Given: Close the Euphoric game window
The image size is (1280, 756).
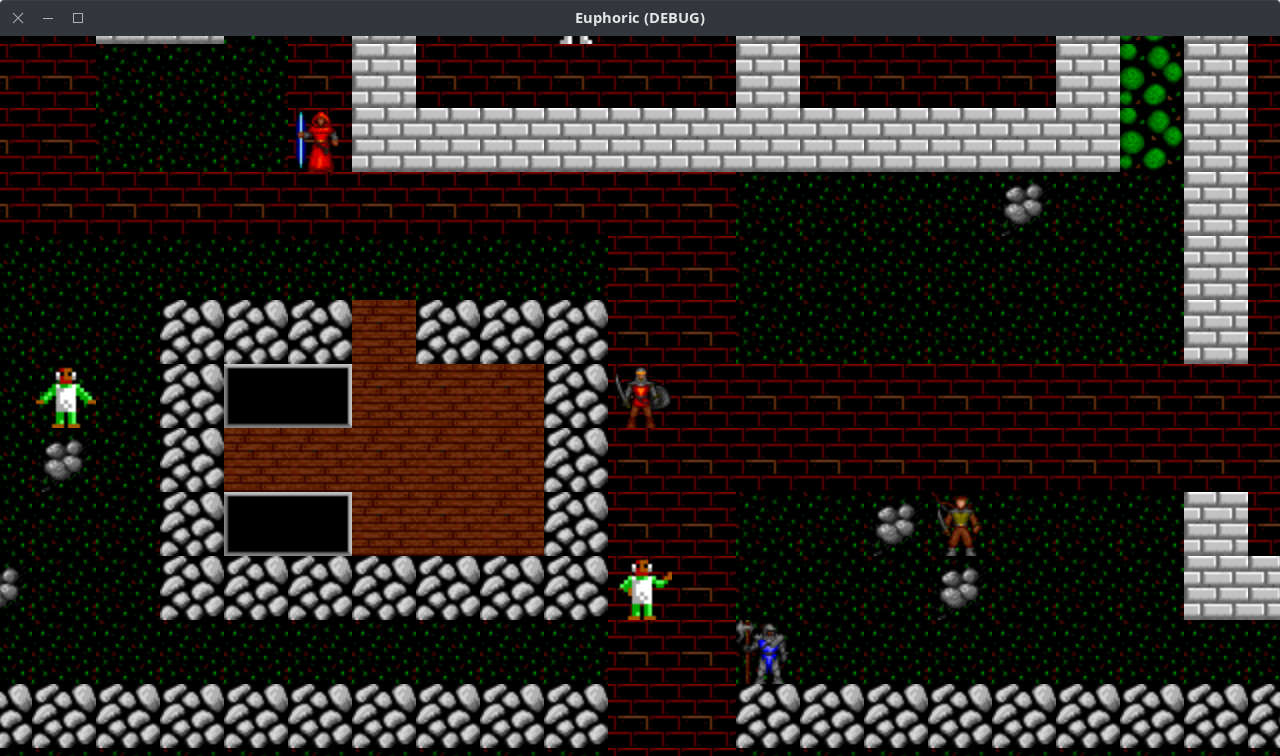Looking at the screenshot, I should [18, 18].
